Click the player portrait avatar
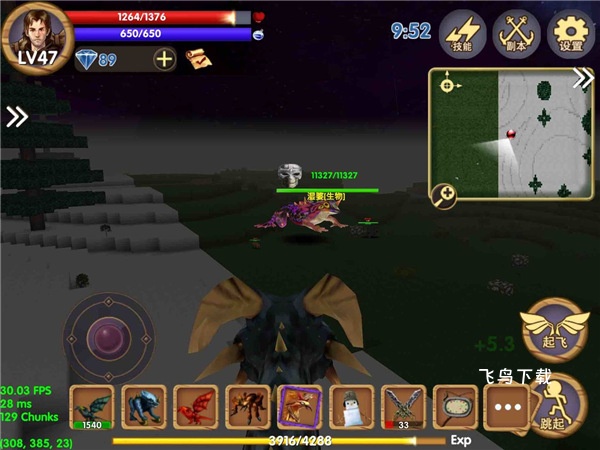 [x=37, y=35]
